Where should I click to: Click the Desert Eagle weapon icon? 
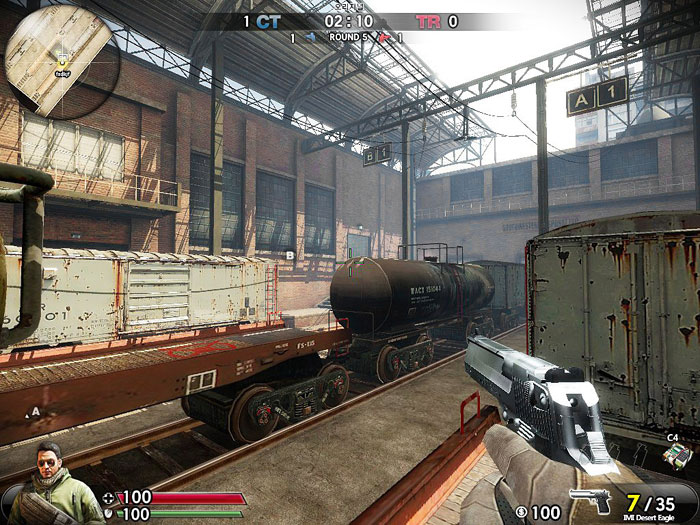[x=590, y=500]
